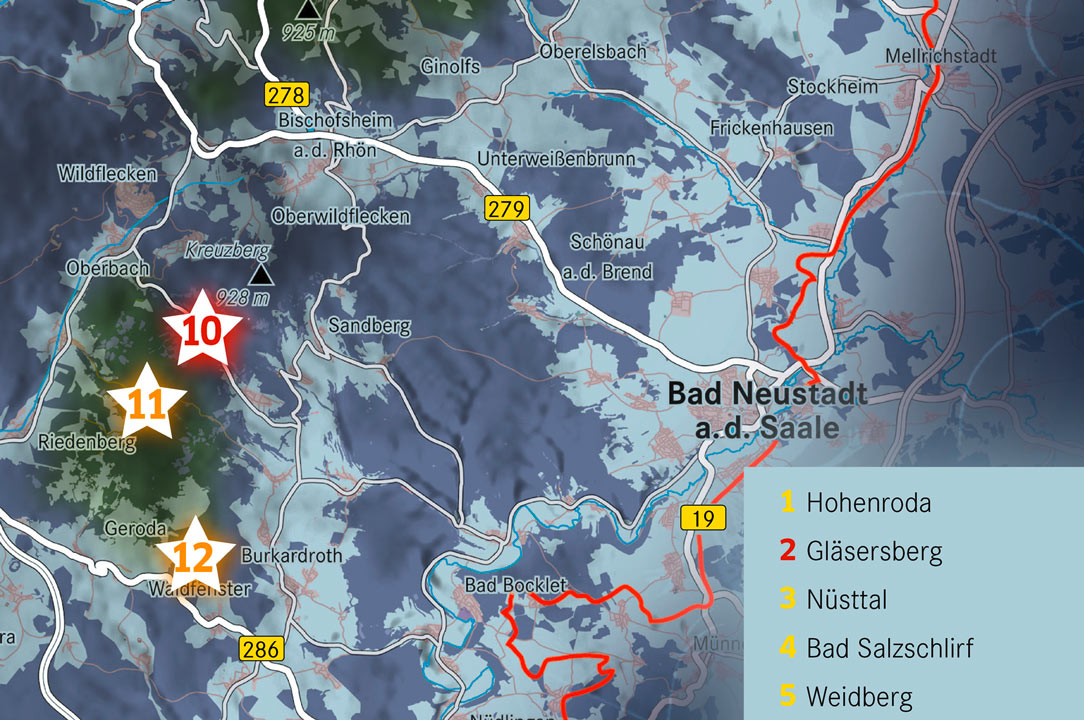Screen dimensions: 1084x720
Task: Select legend entry 1 Hohenroda
Action: [x=856, y=502]
